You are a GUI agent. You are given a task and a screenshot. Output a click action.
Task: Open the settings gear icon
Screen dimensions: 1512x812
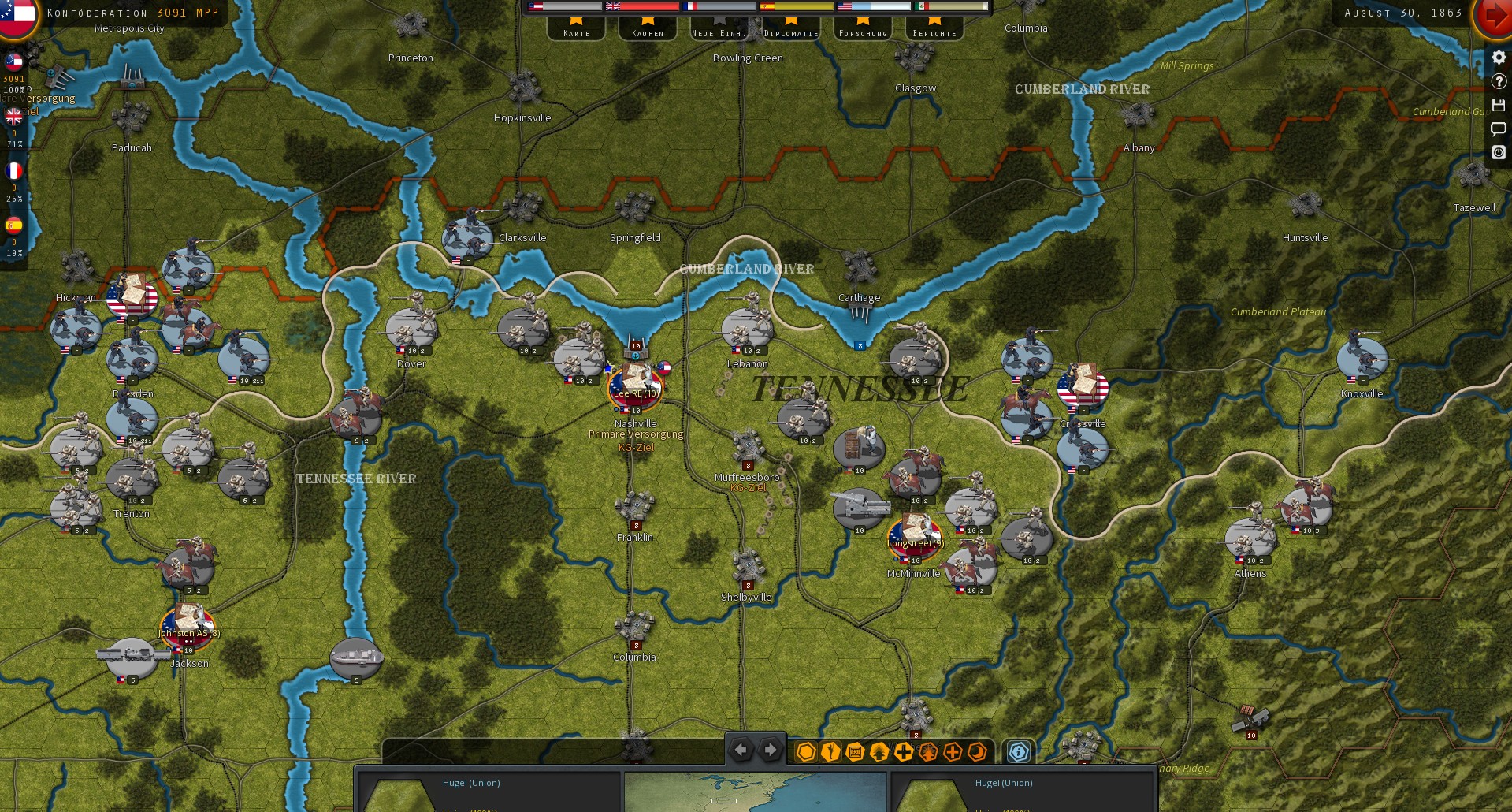[x=1498, y=56]
